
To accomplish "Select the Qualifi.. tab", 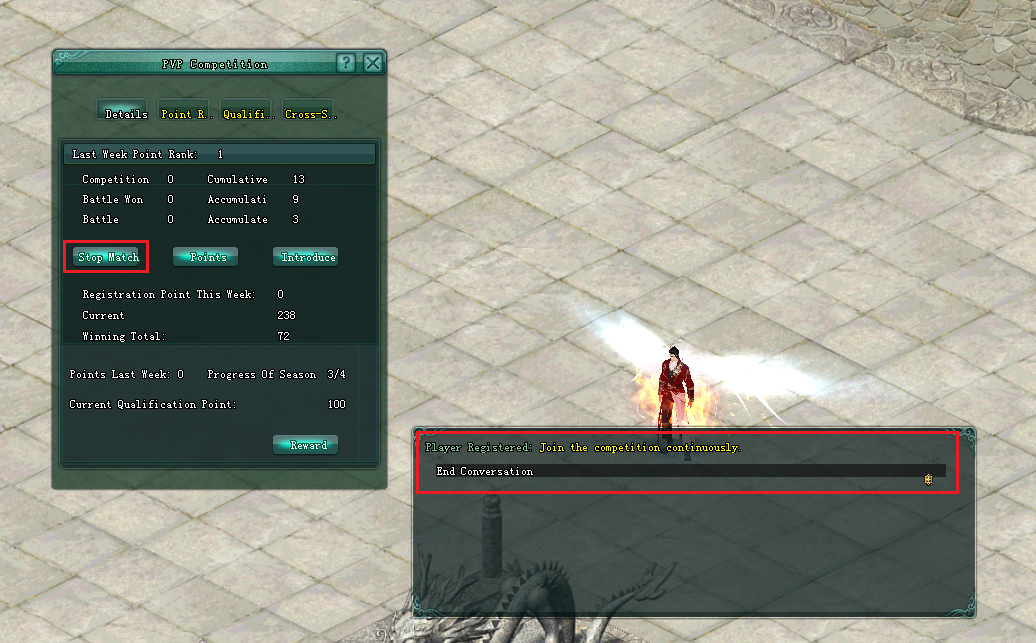I will pyautogui.click(x=247, y=113).
